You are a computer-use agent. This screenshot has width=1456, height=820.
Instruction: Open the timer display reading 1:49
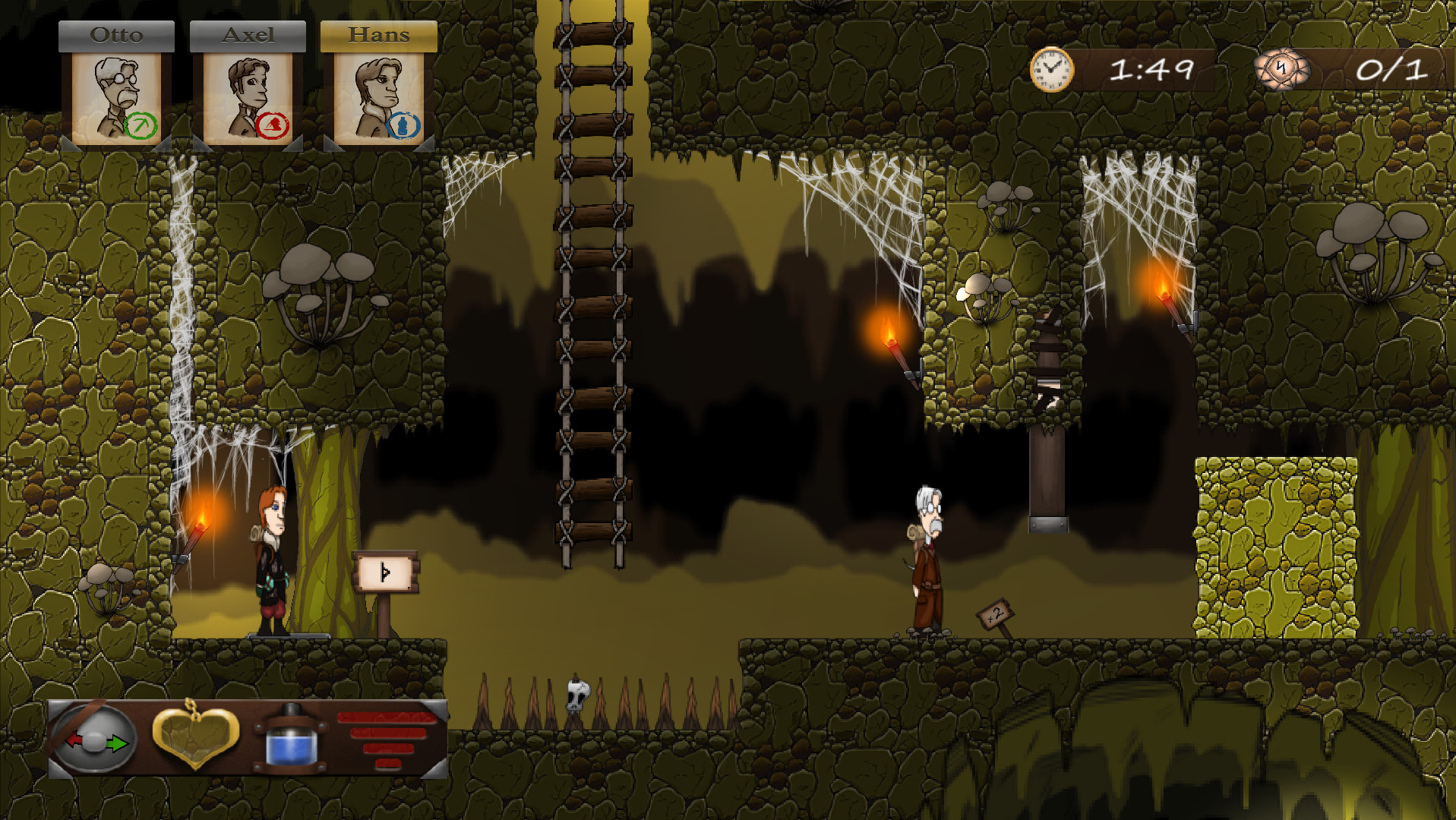click(x=1151, y=69)
